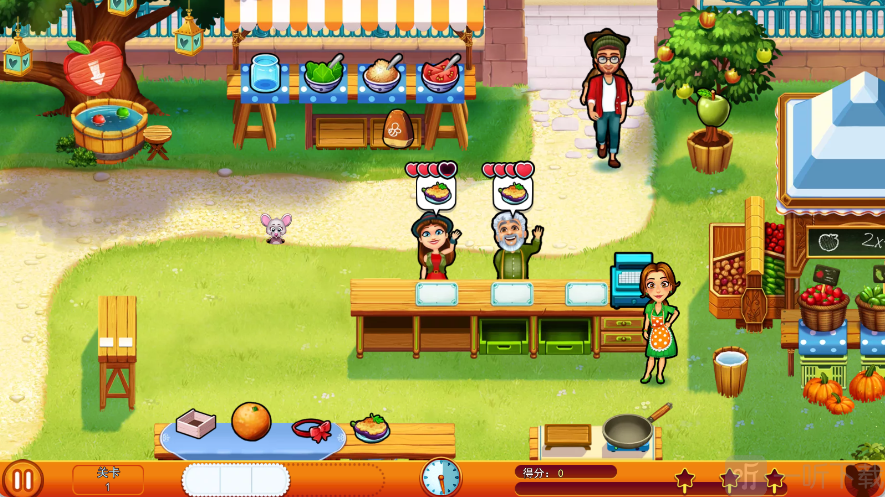
Task: Select the chopped tomato bowl
Action: coord(439,75)
